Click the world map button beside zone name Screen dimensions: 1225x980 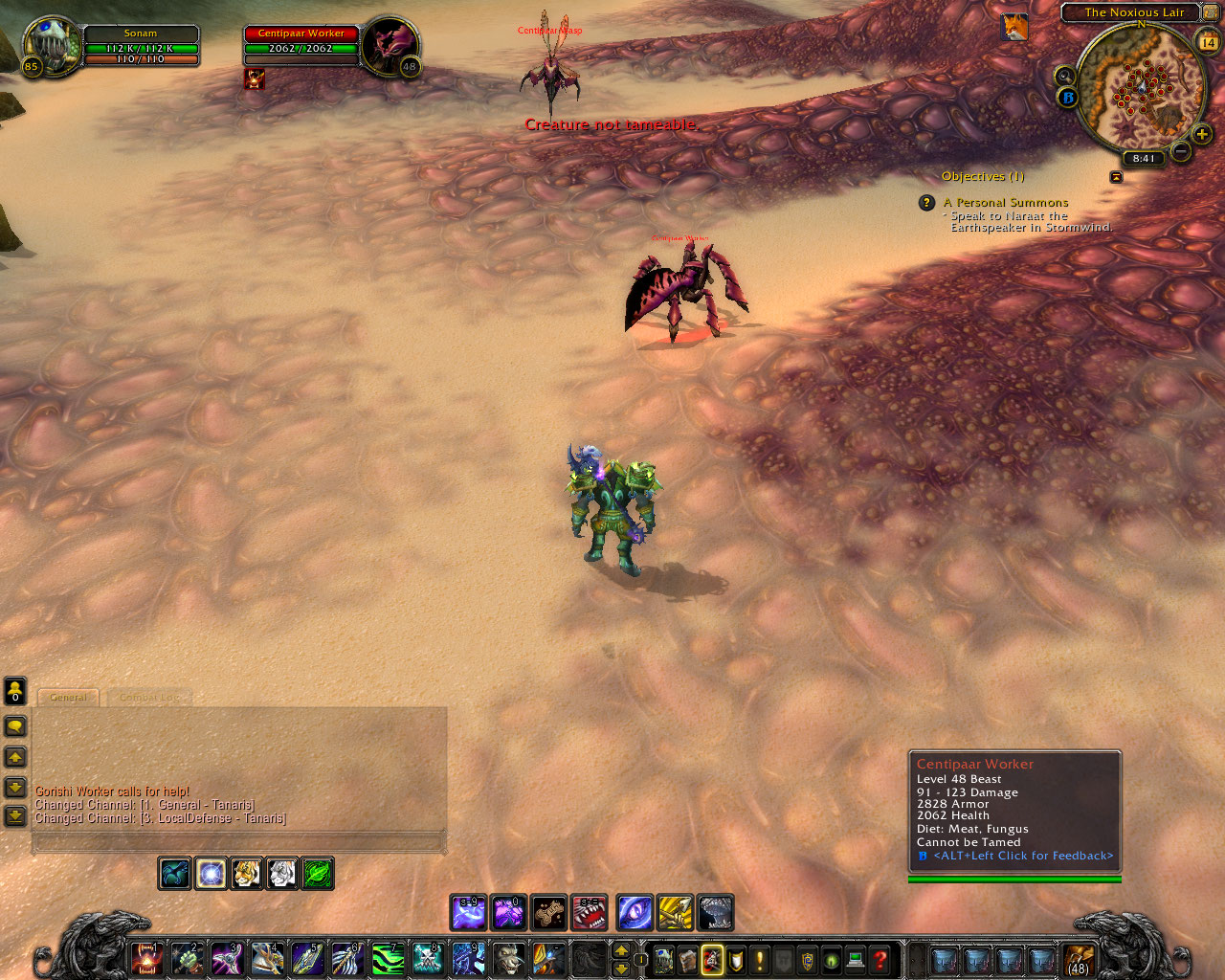tap(1211, 12)
